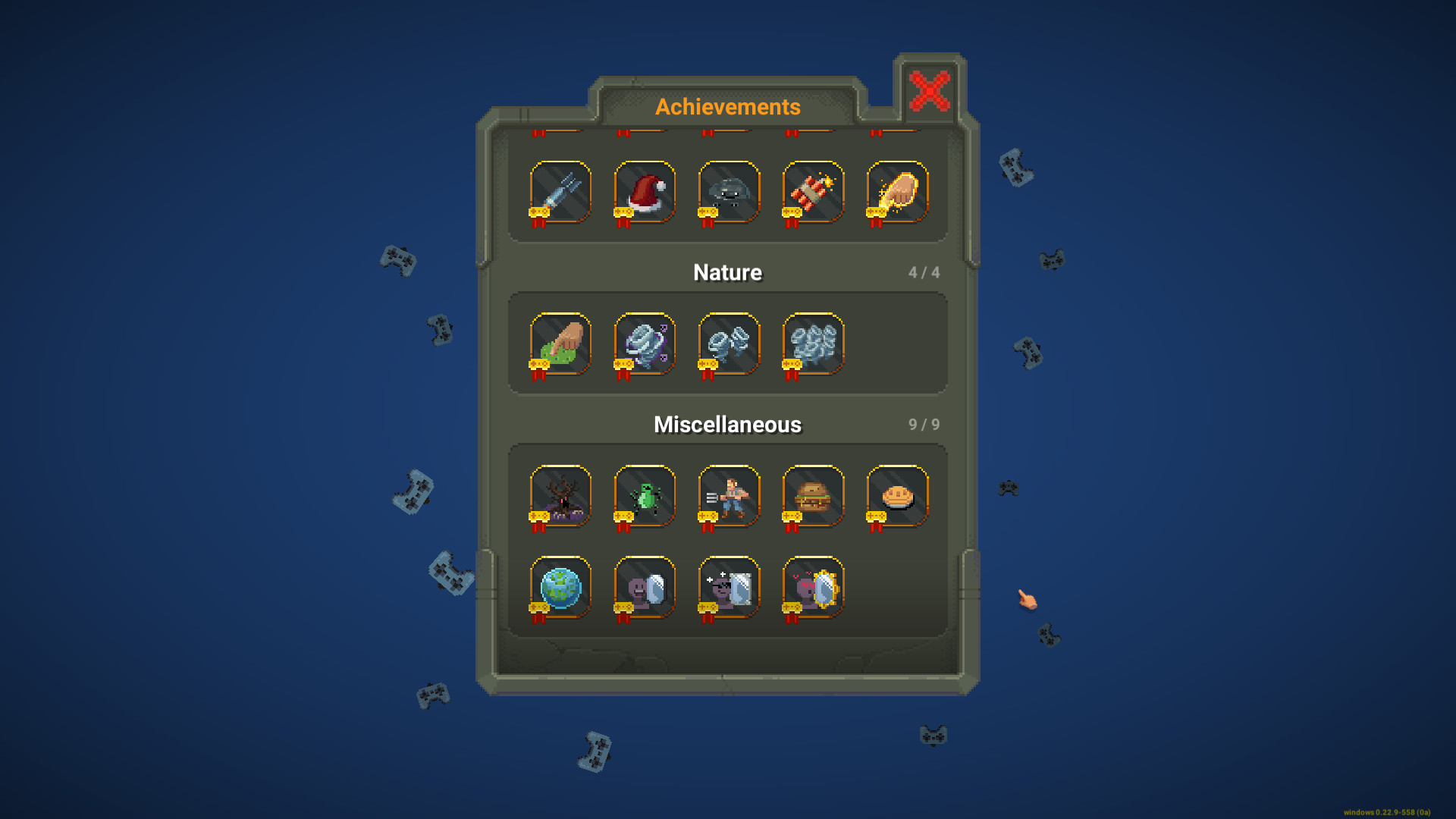Select the twin tornadoes achievement

tap(728, 343)
